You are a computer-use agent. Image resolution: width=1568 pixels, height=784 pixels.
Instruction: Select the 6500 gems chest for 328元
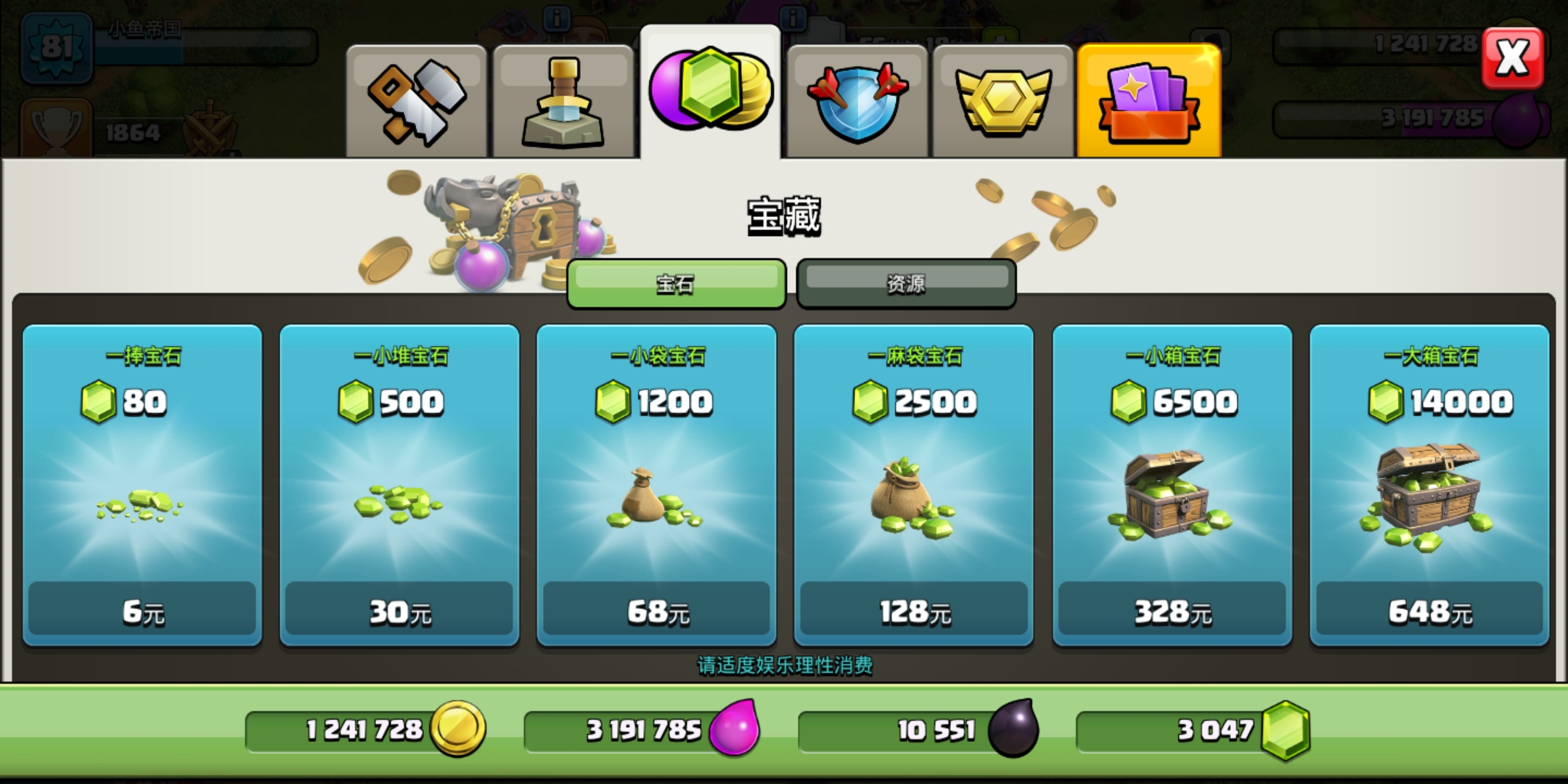point(1172,484)
